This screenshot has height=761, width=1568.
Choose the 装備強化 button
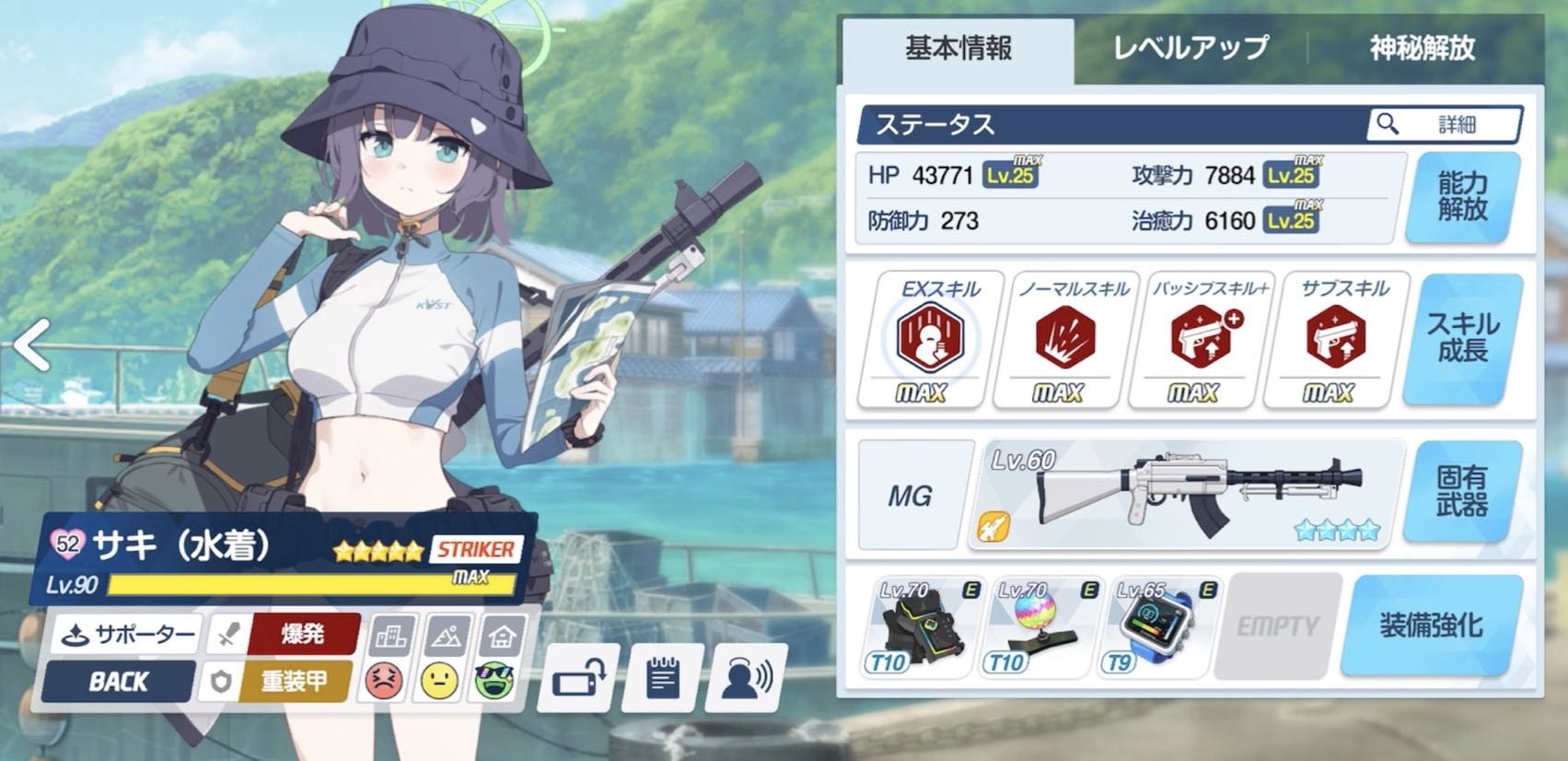(x=1431, y=626)
